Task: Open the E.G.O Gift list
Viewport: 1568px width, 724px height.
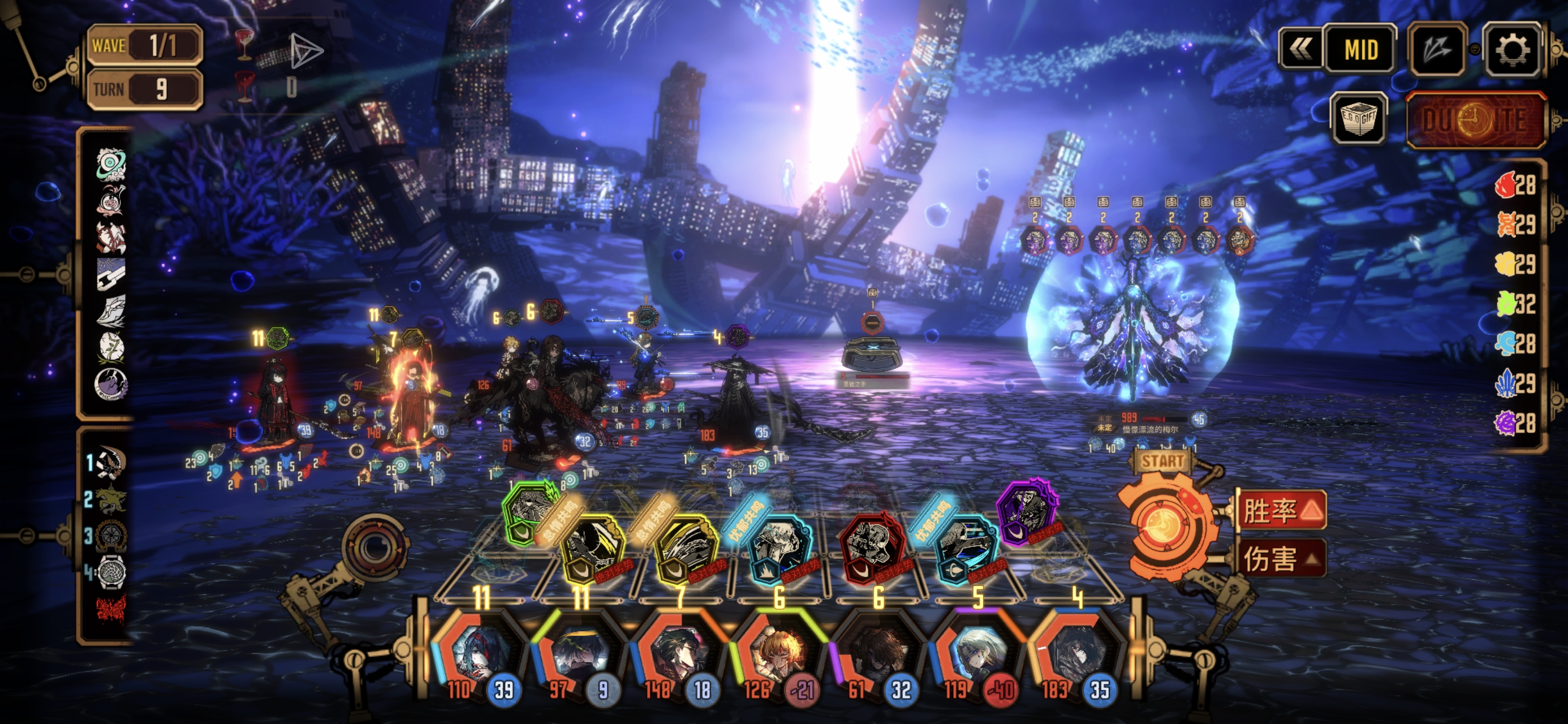Action: tap(1359, 119)
